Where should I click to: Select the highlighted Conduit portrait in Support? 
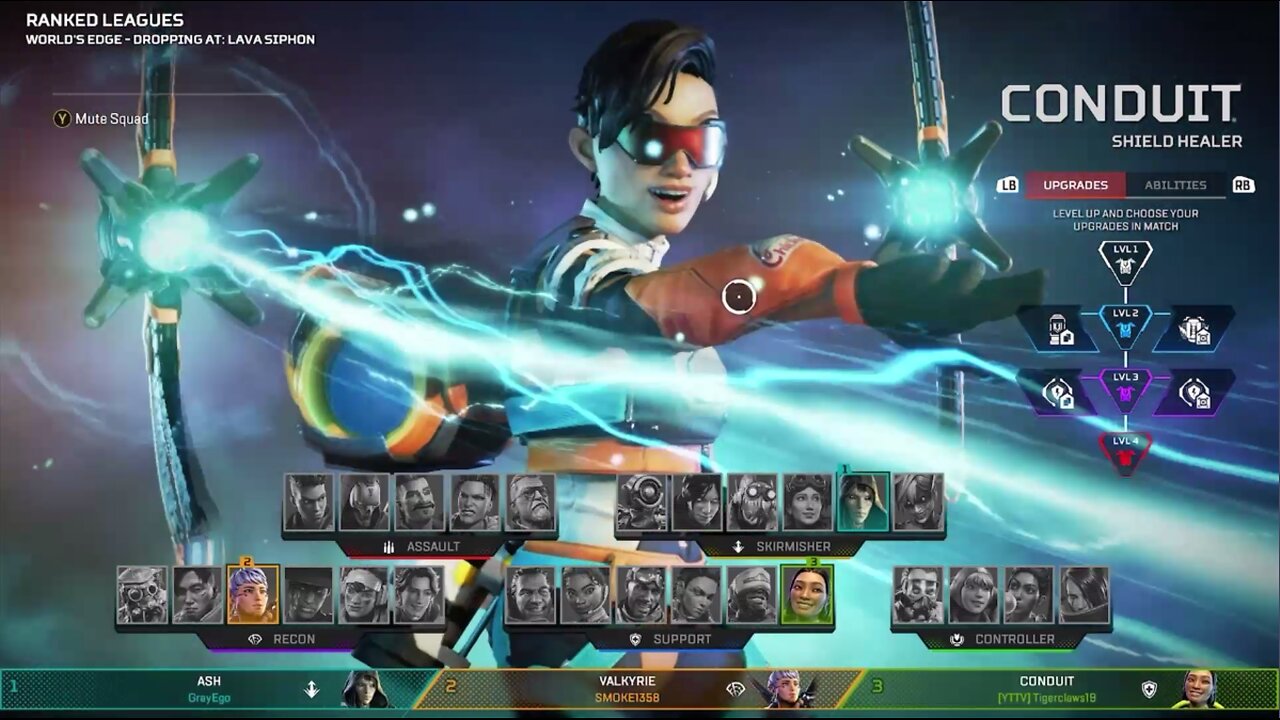tap(806, 595)
